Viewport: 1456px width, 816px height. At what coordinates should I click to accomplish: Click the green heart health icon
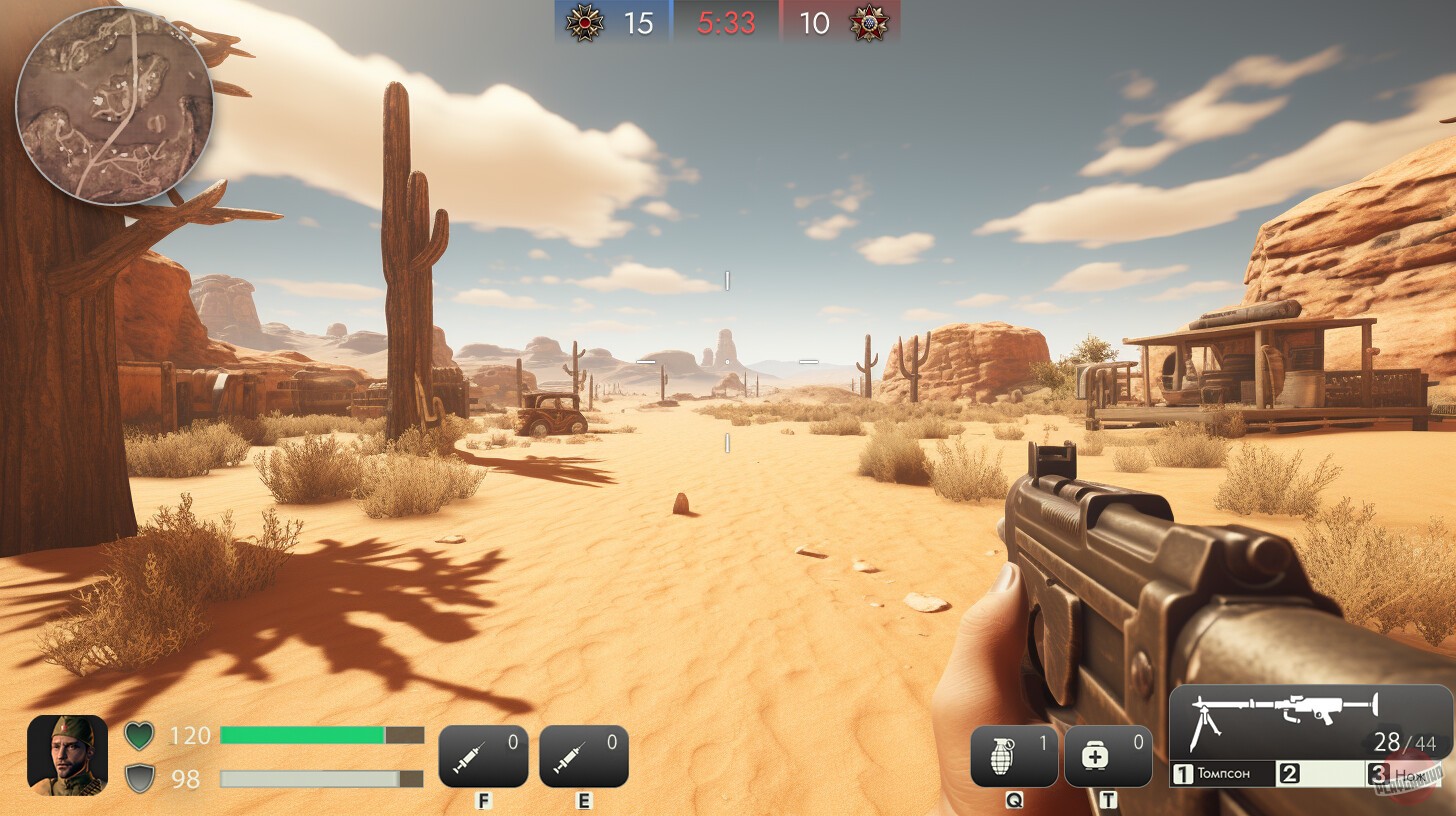tap(140, 735)
